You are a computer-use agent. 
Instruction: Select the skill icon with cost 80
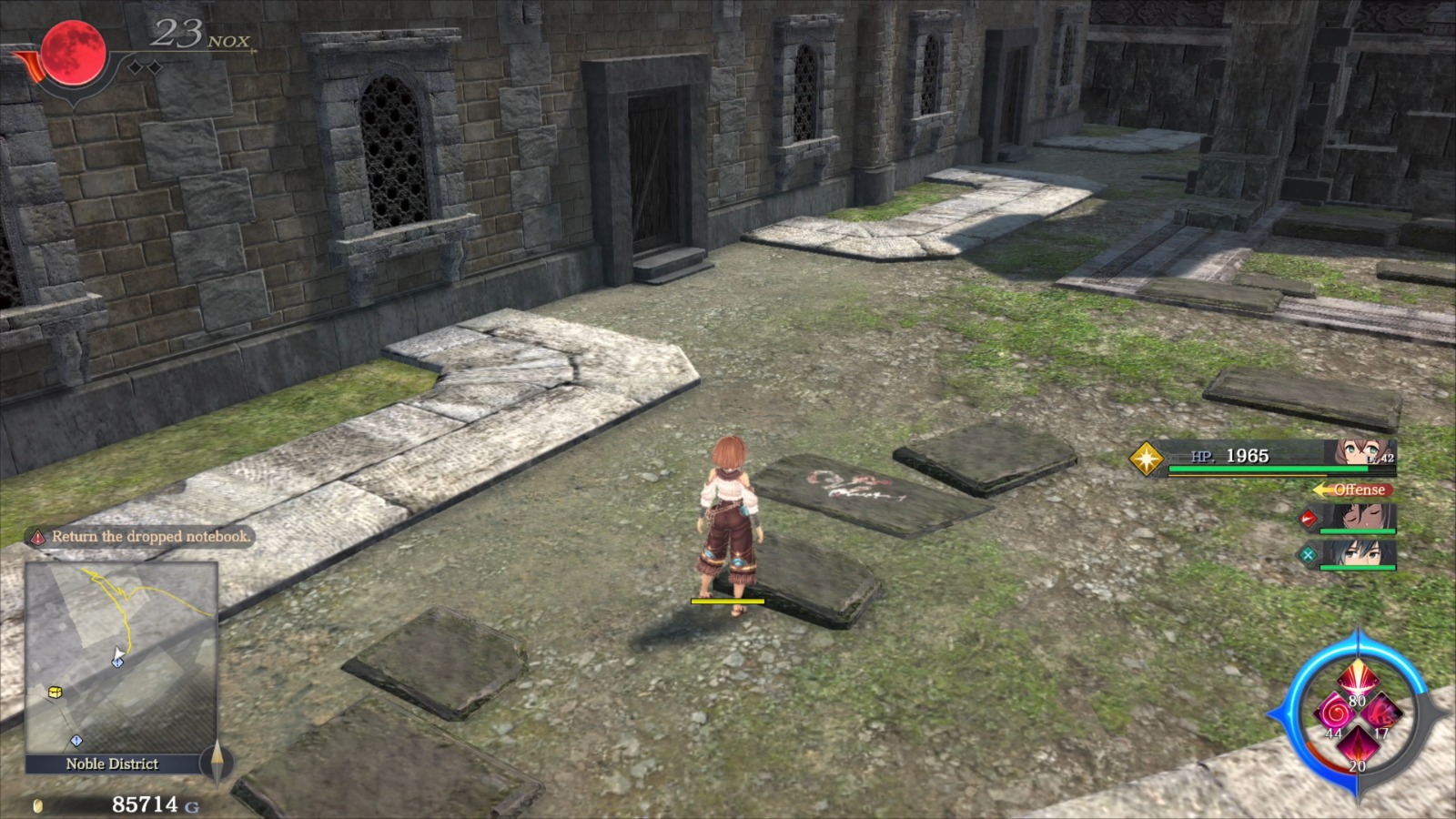pos(1359,678)
